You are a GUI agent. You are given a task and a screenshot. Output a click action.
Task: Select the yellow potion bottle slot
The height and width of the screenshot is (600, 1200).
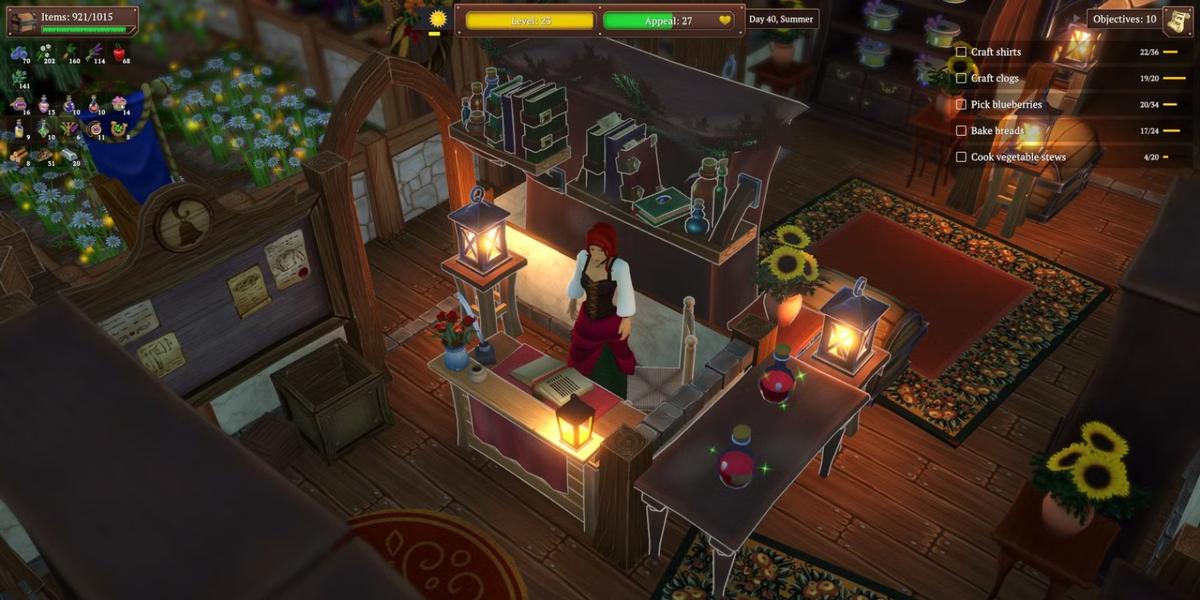point(18,129)
